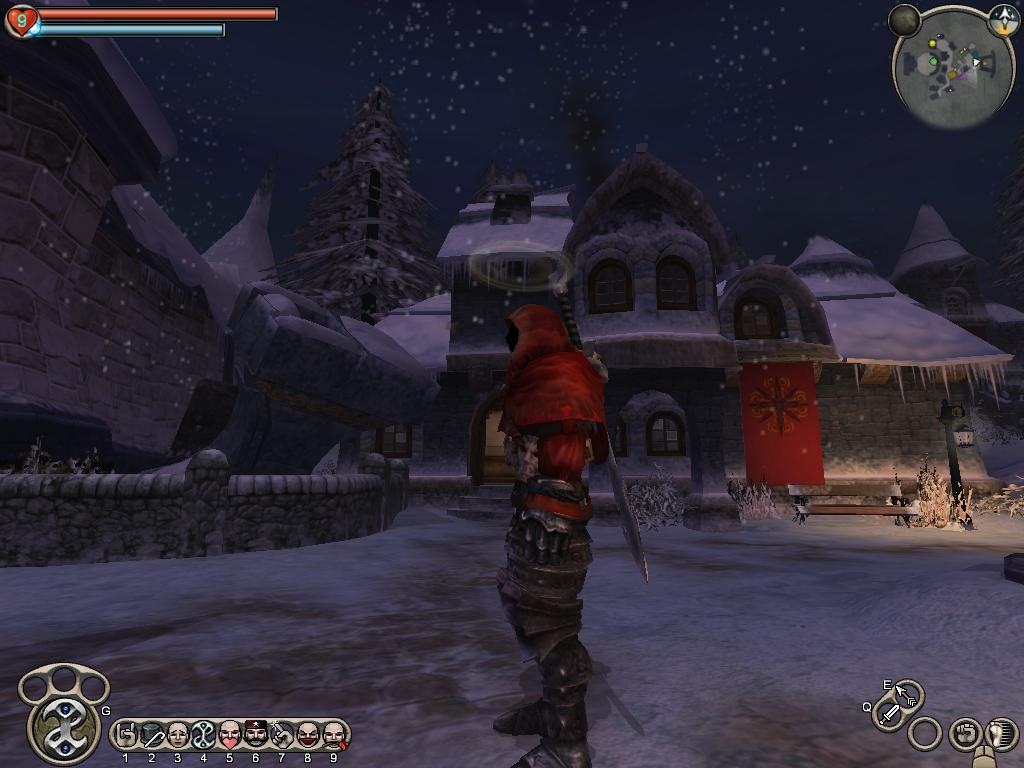Activate the silver swirl icon in slot 4

[x=204, y=735]
